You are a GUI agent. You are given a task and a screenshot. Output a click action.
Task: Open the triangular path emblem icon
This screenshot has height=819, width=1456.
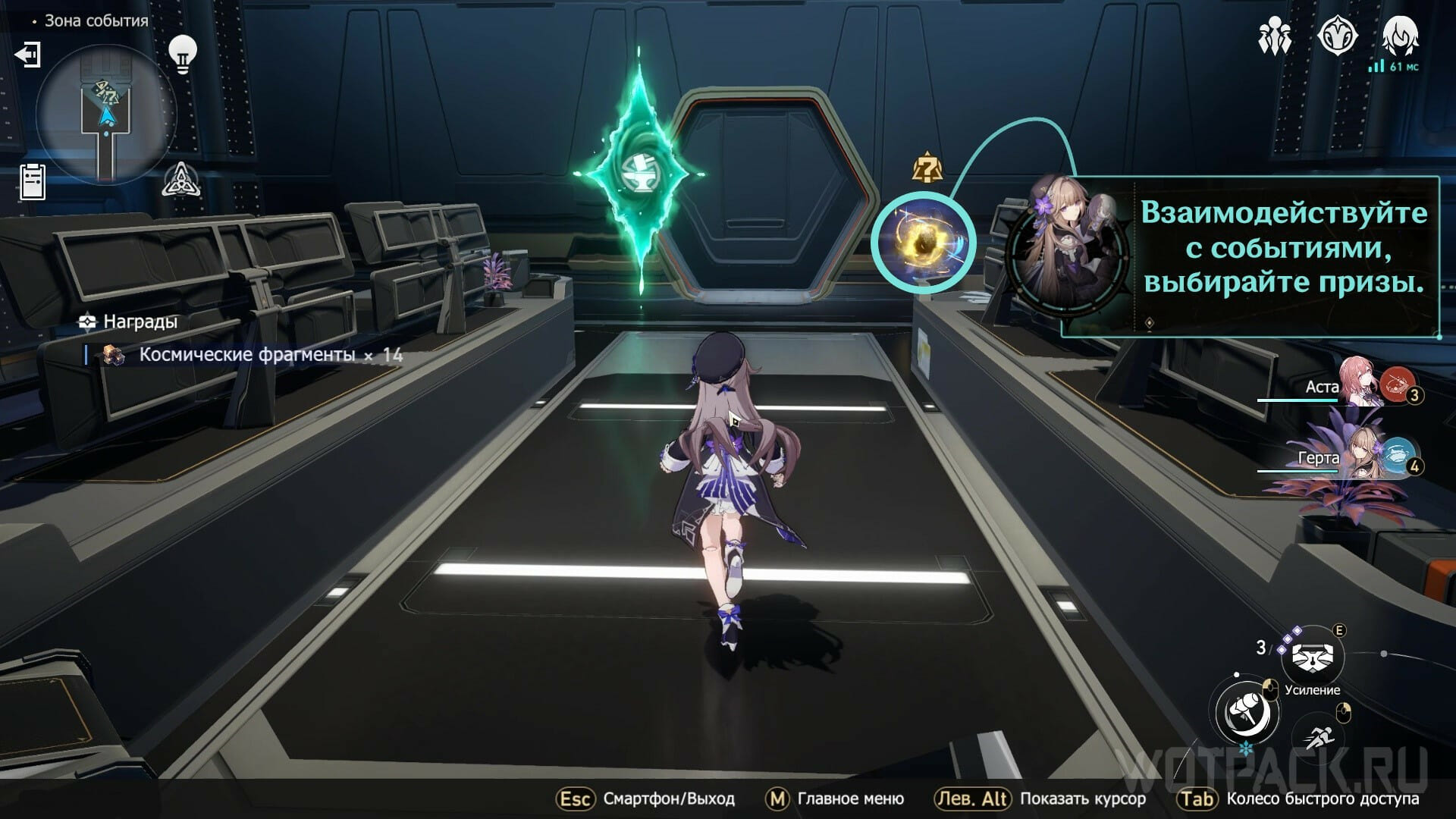pos(181,180)
